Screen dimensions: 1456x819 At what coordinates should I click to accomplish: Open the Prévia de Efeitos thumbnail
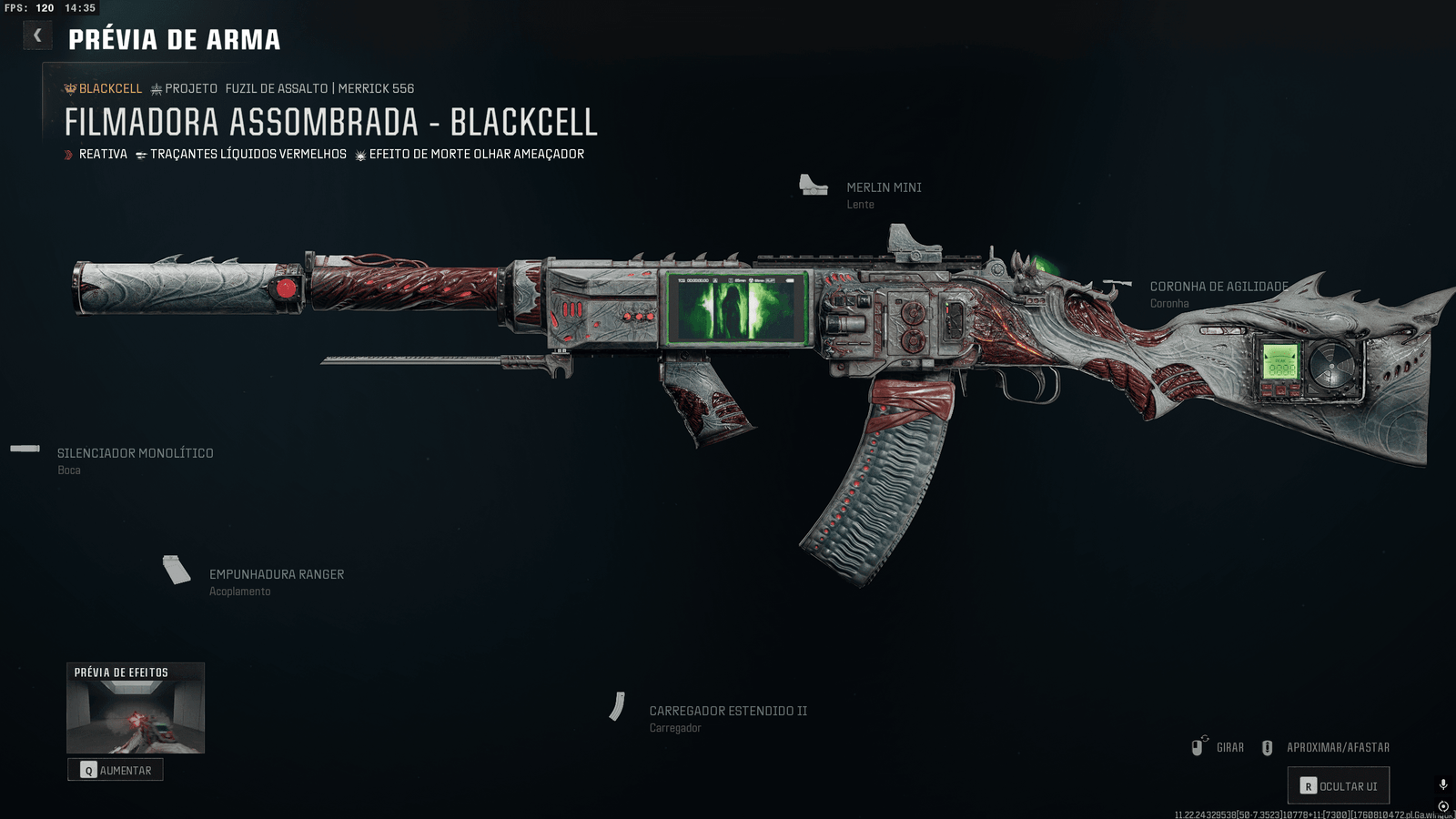coord(136,708)
